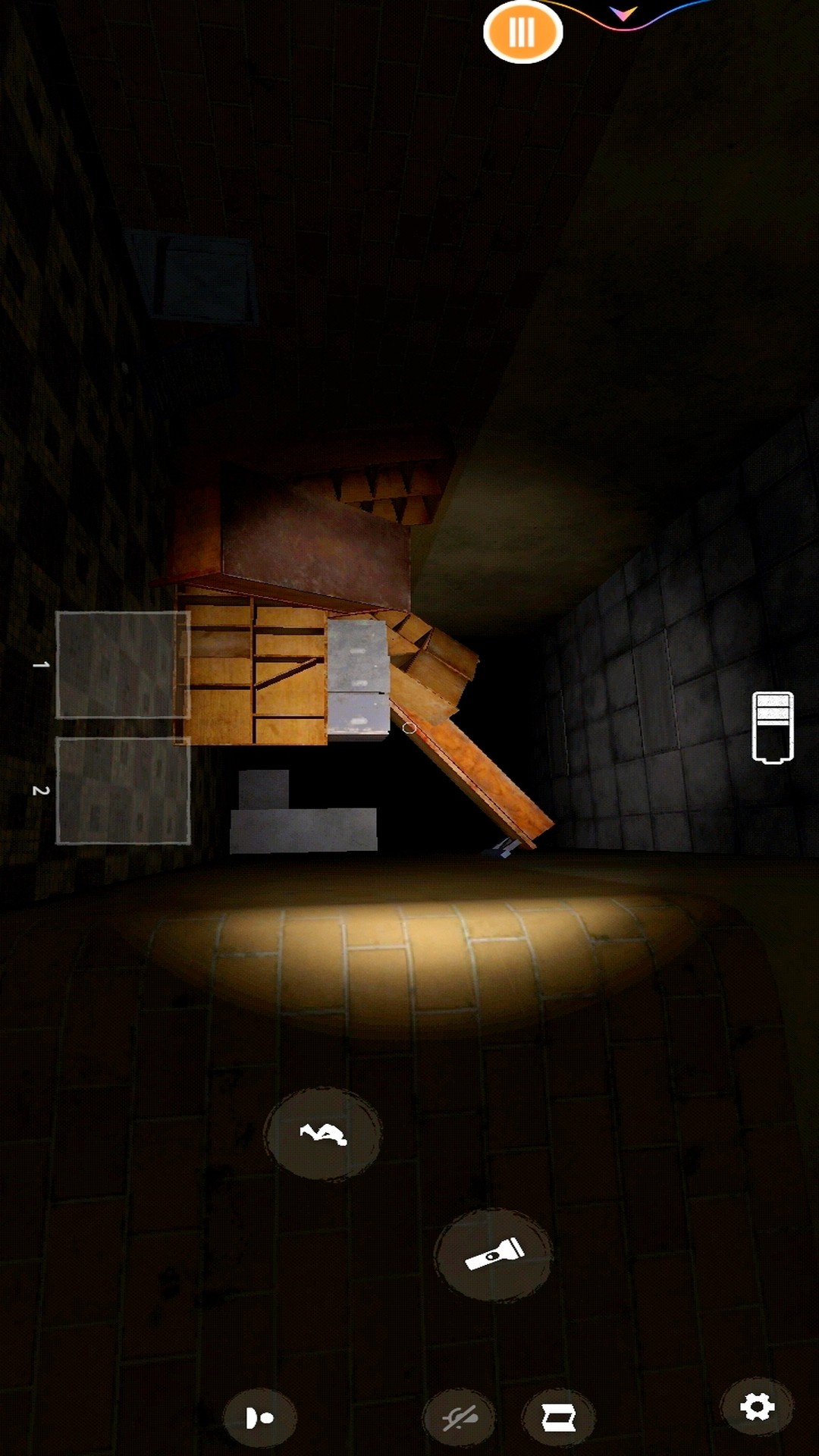Screen dimensions: 819x1456
Task: Toggle the flashlight button
Action: [x=494, y=1255]
